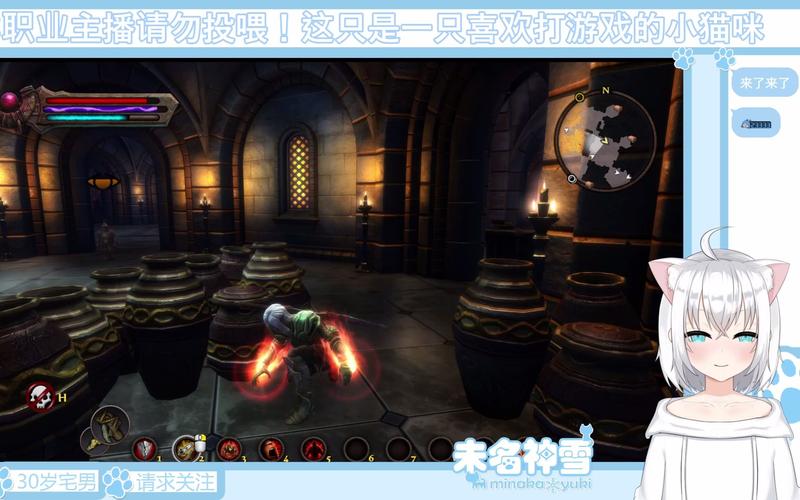Click the 来了来了 chat message
This screenshot has height=500, width=800.
(759, 85)
